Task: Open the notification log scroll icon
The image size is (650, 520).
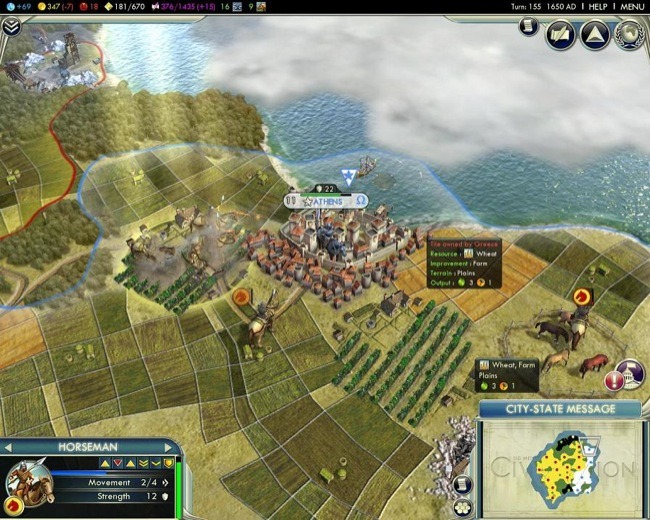Action: (528, 25)
